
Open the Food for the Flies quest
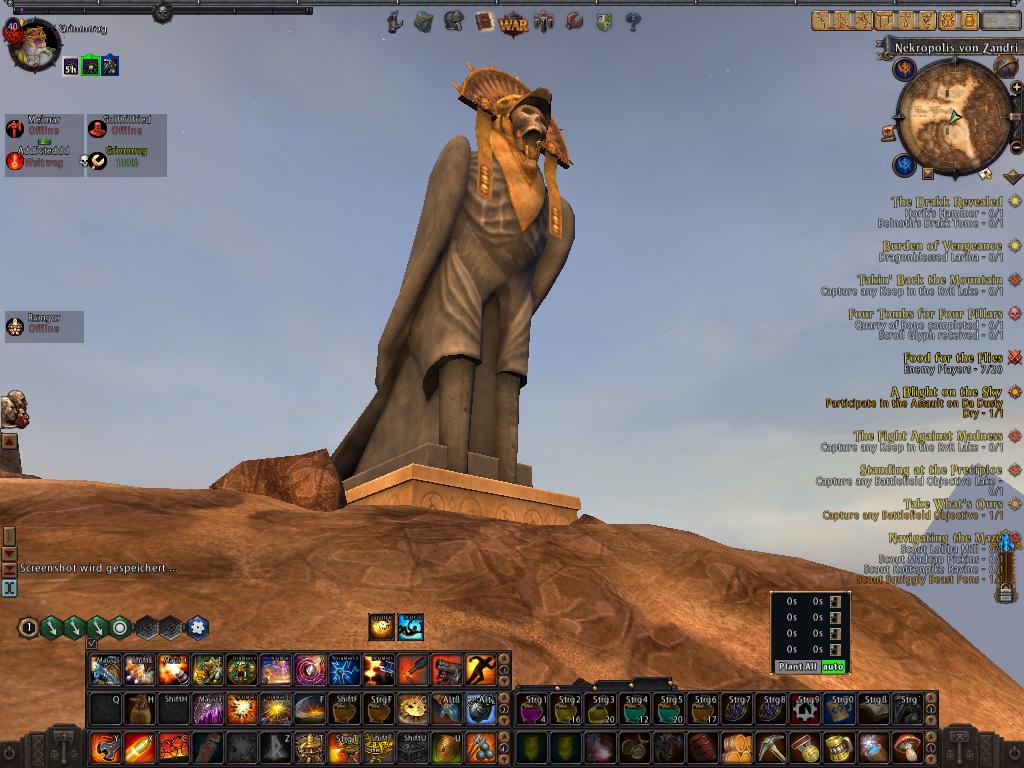pos(952,358)
